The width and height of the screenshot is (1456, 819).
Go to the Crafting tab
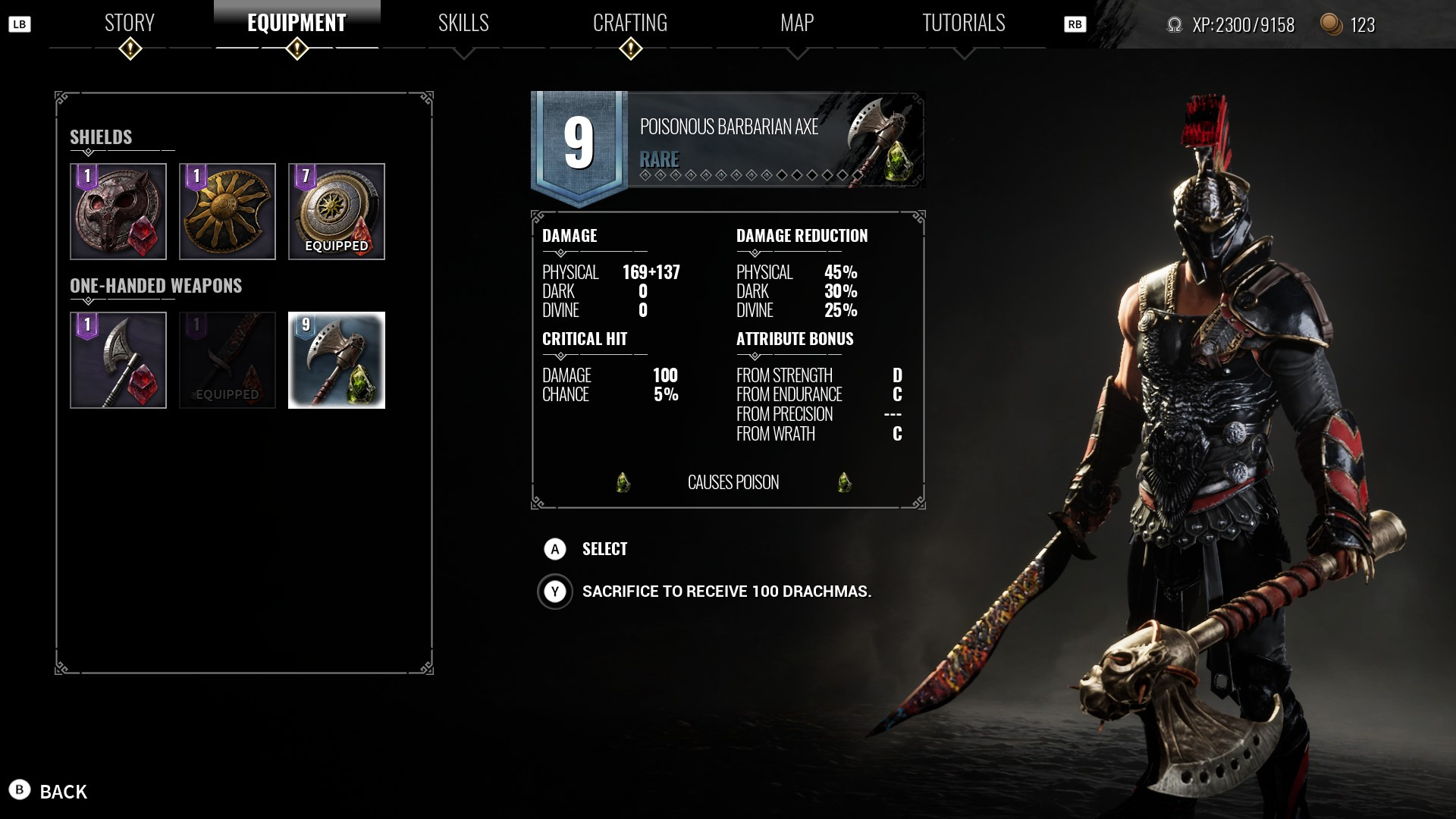click(x=630, y=24)
